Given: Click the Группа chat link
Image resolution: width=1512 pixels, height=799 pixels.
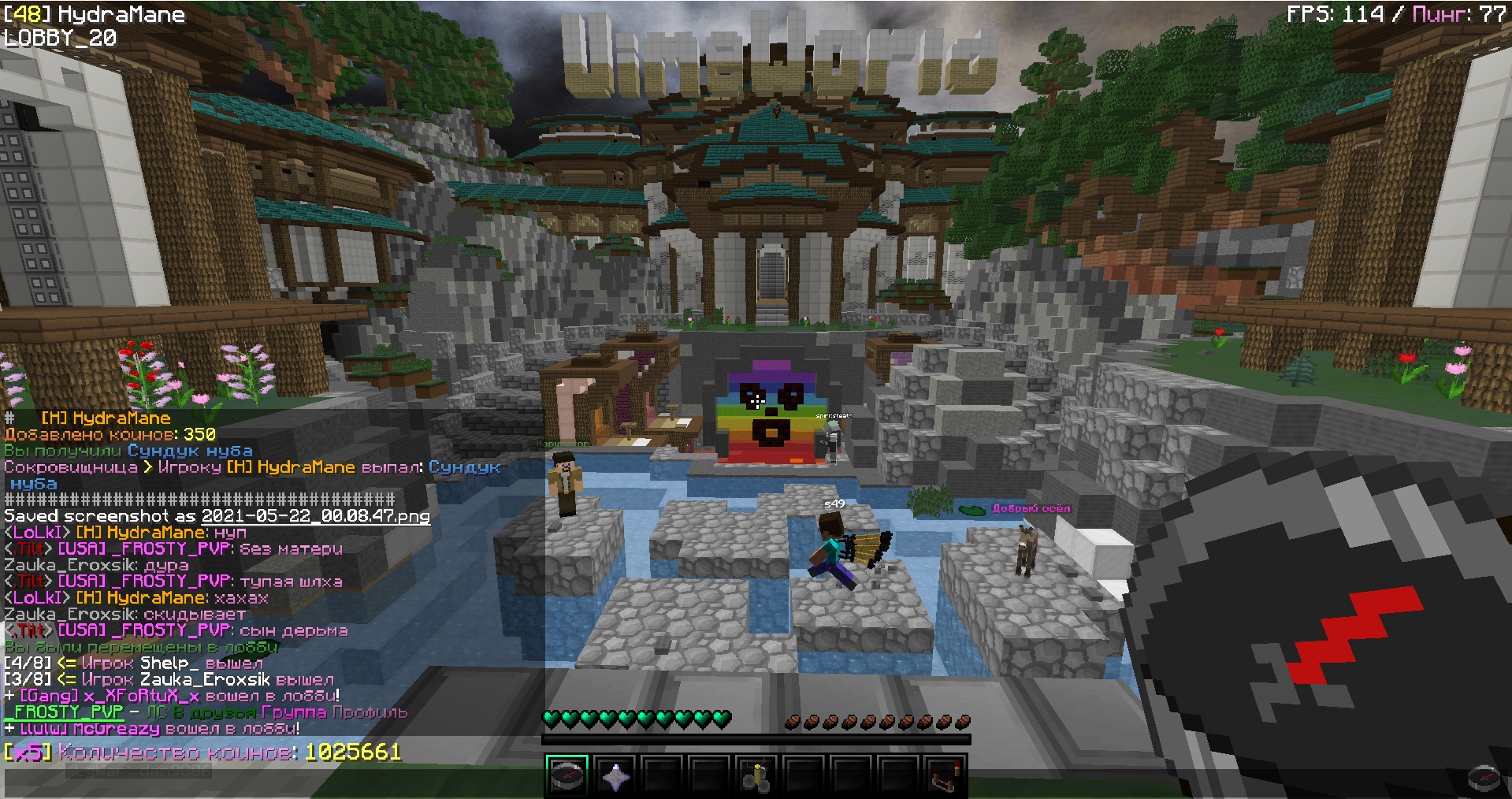Looking at the screenshot, I should click(x=293, y=712).
